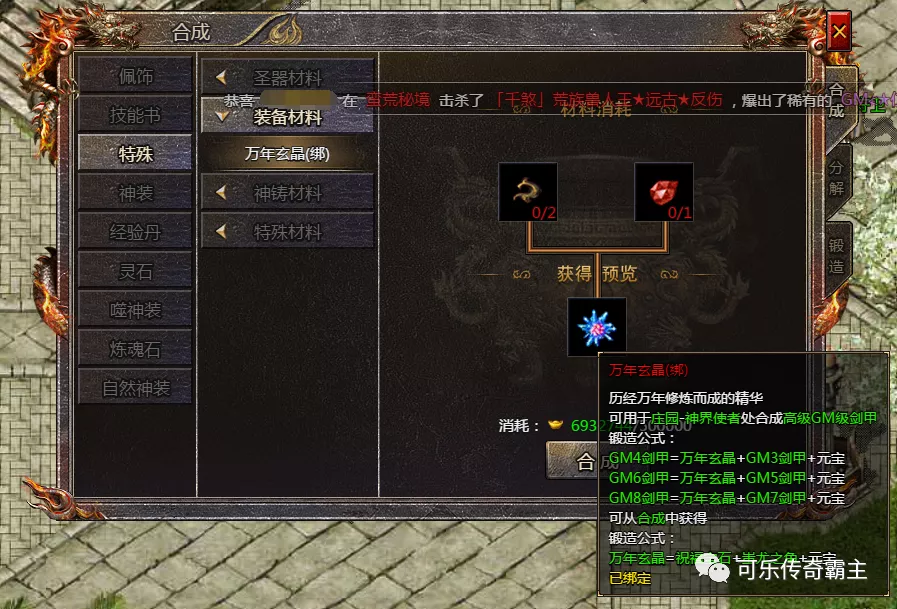The image size is (897, 609).
Task: Show the 噬神装 category
Action: (x=135, y=309)
